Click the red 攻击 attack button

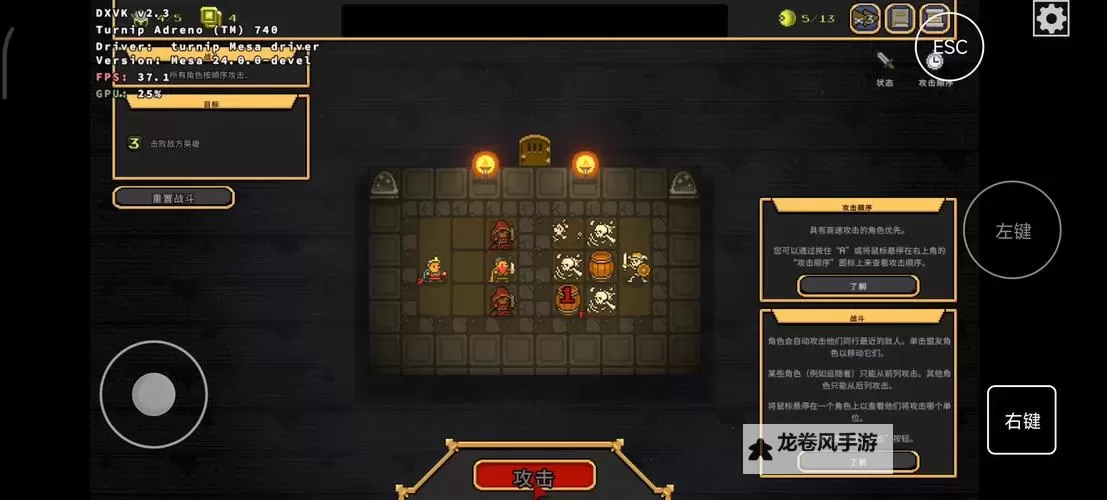click(534, 476)
